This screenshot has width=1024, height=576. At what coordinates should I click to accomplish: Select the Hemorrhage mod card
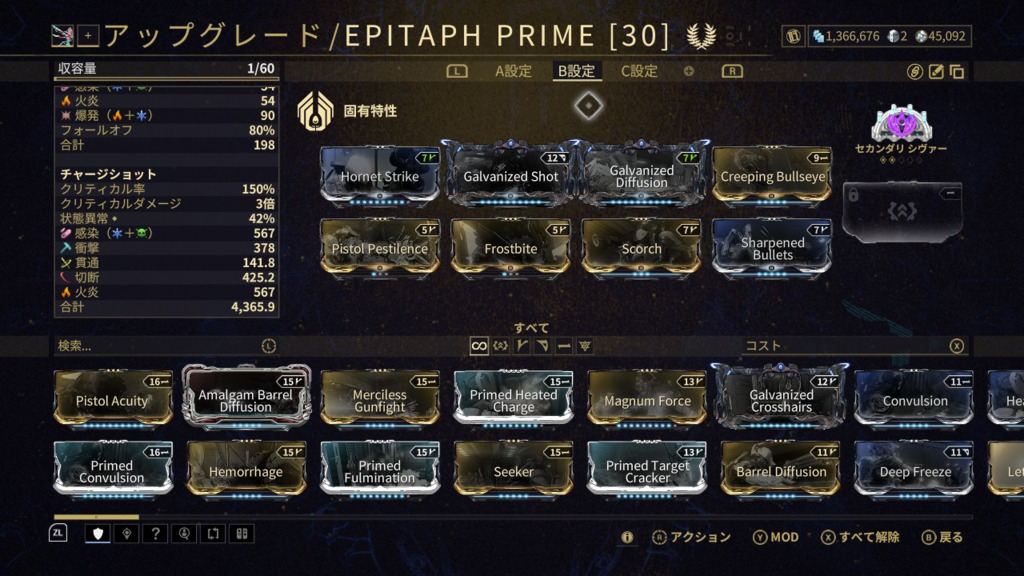[x=246, y=471]
